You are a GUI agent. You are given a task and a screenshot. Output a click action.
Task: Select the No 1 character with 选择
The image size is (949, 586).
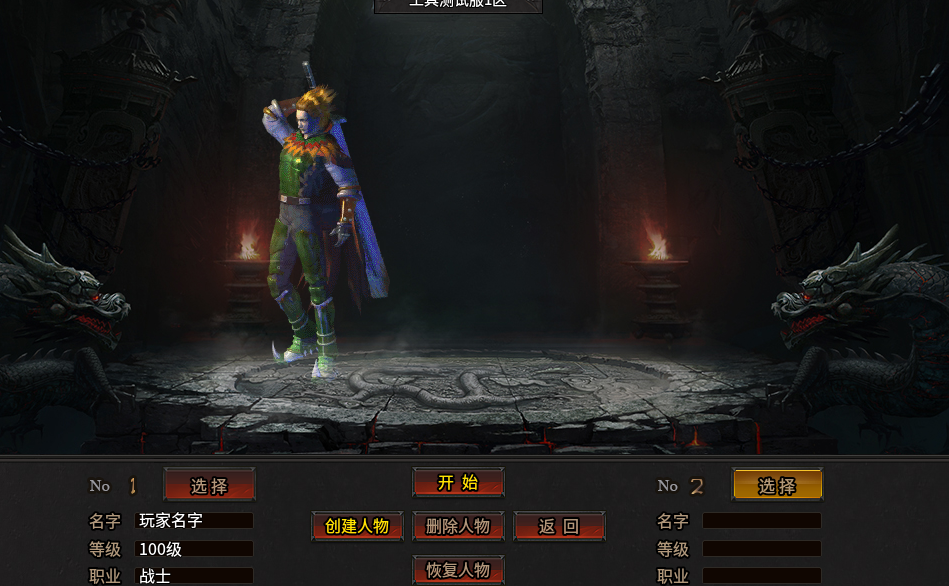coord(209,486)
